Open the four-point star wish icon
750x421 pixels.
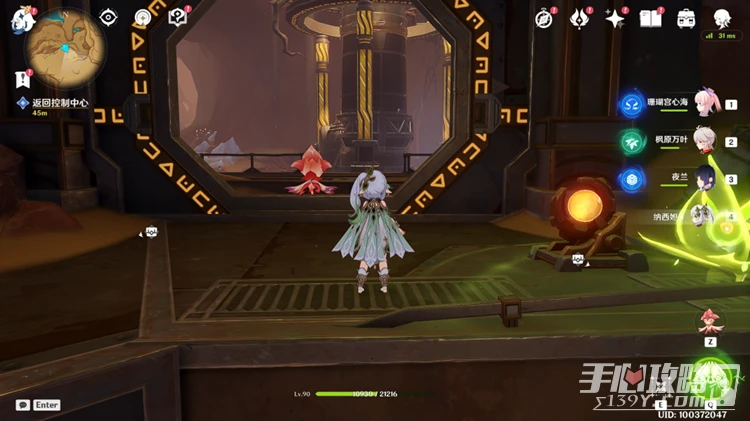pyautogui.click(x=615, y=18)
